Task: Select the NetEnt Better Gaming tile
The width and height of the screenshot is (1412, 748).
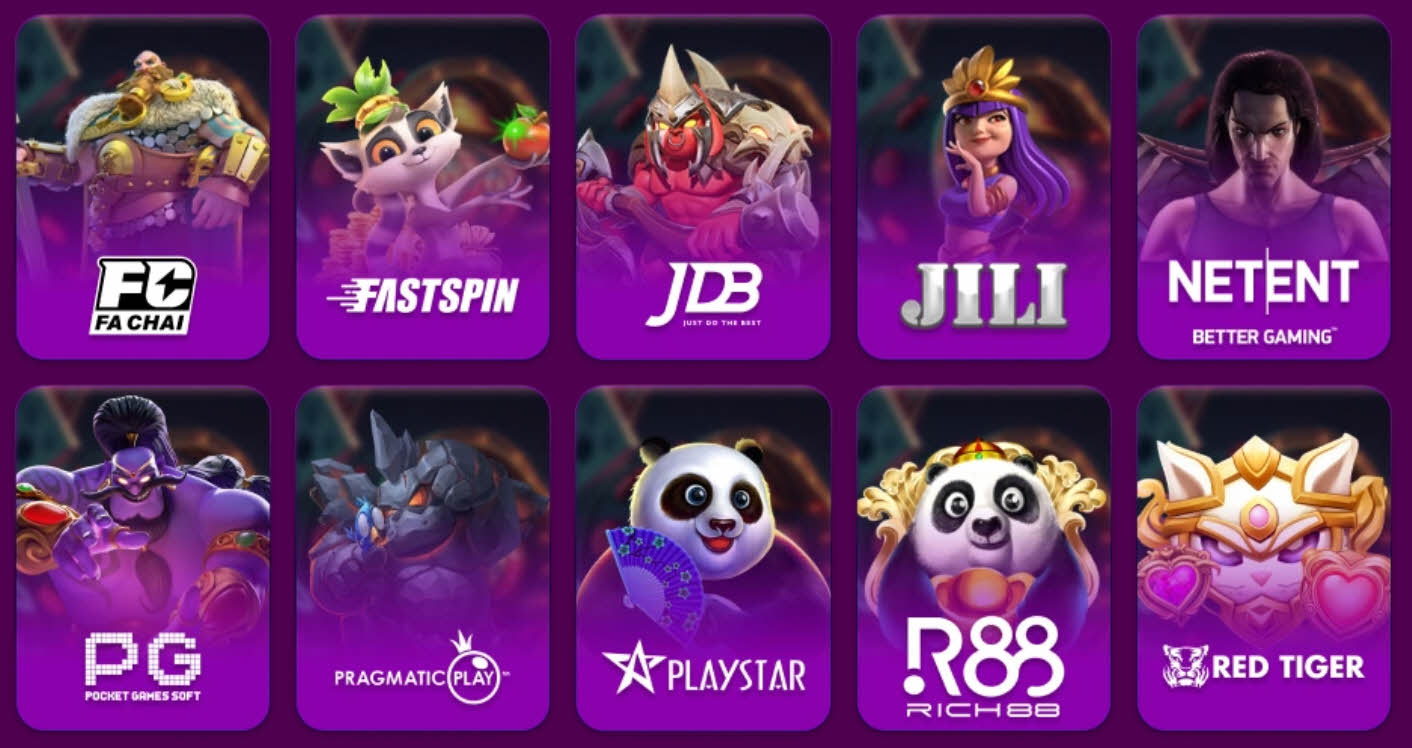Action: 1263,187
